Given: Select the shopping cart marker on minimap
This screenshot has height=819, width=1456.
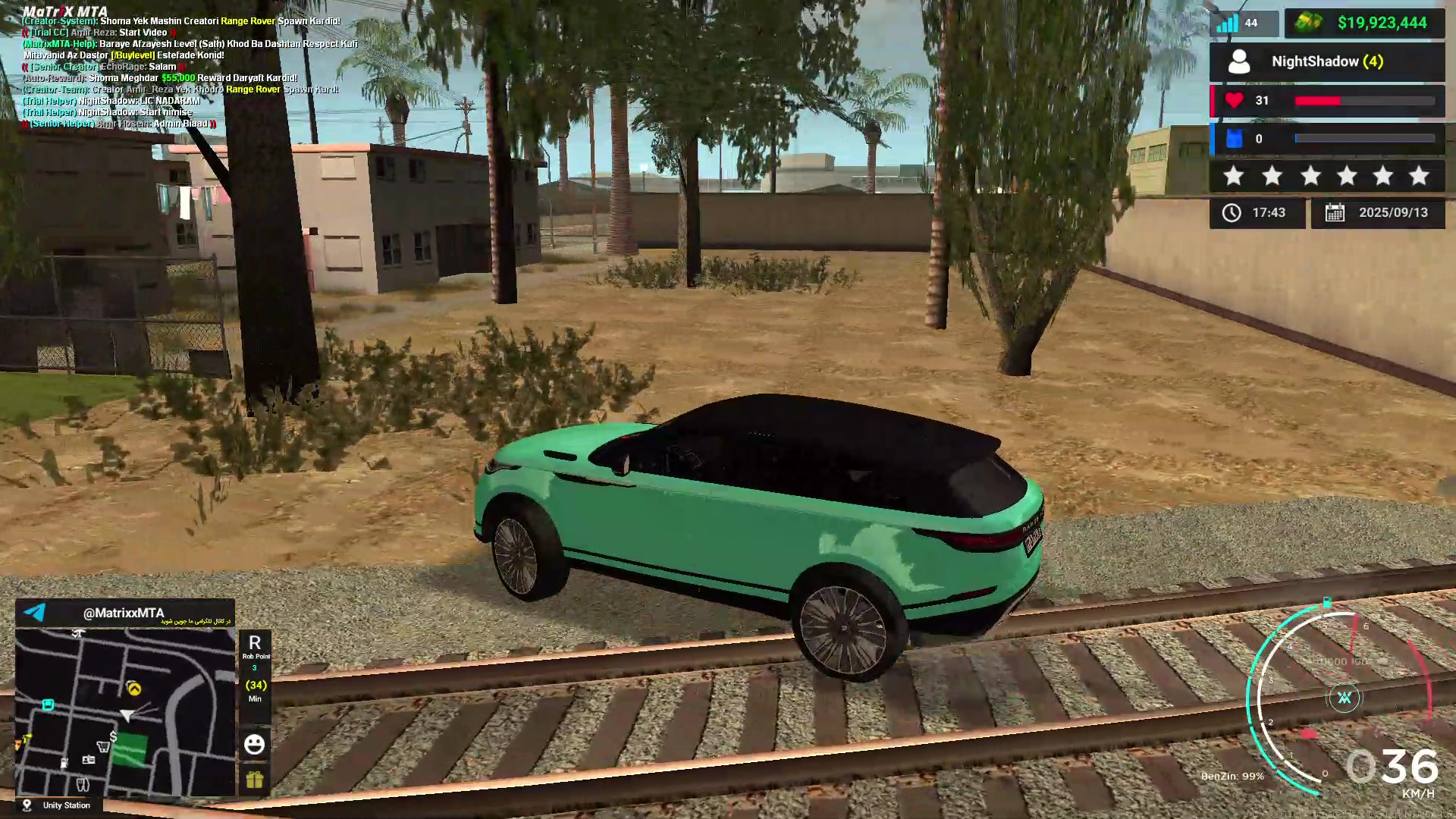Looking at the screenshot, I should [103, 747].
